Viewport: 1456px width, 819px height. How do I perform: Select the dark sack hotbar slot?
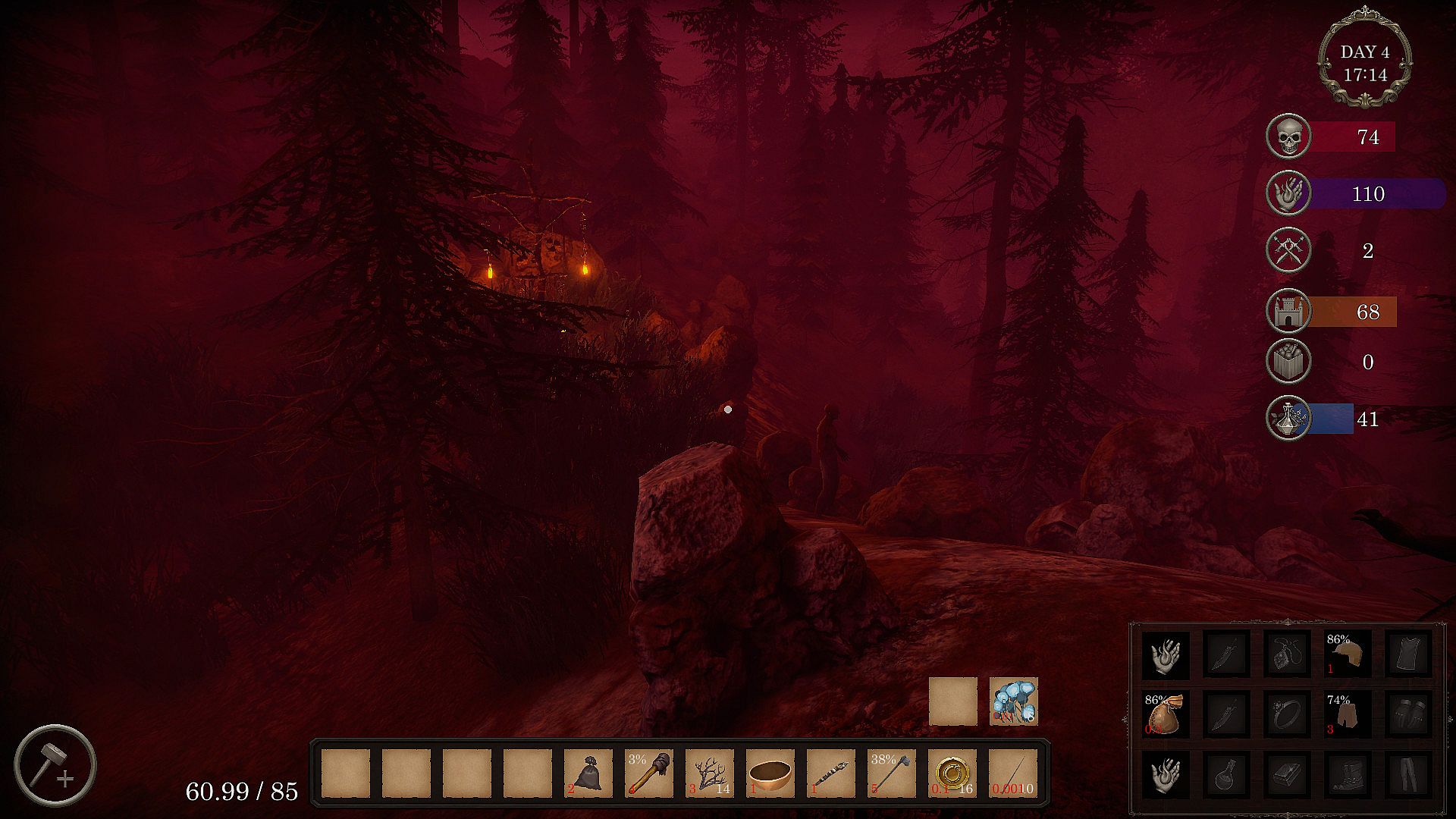[588, 773]
